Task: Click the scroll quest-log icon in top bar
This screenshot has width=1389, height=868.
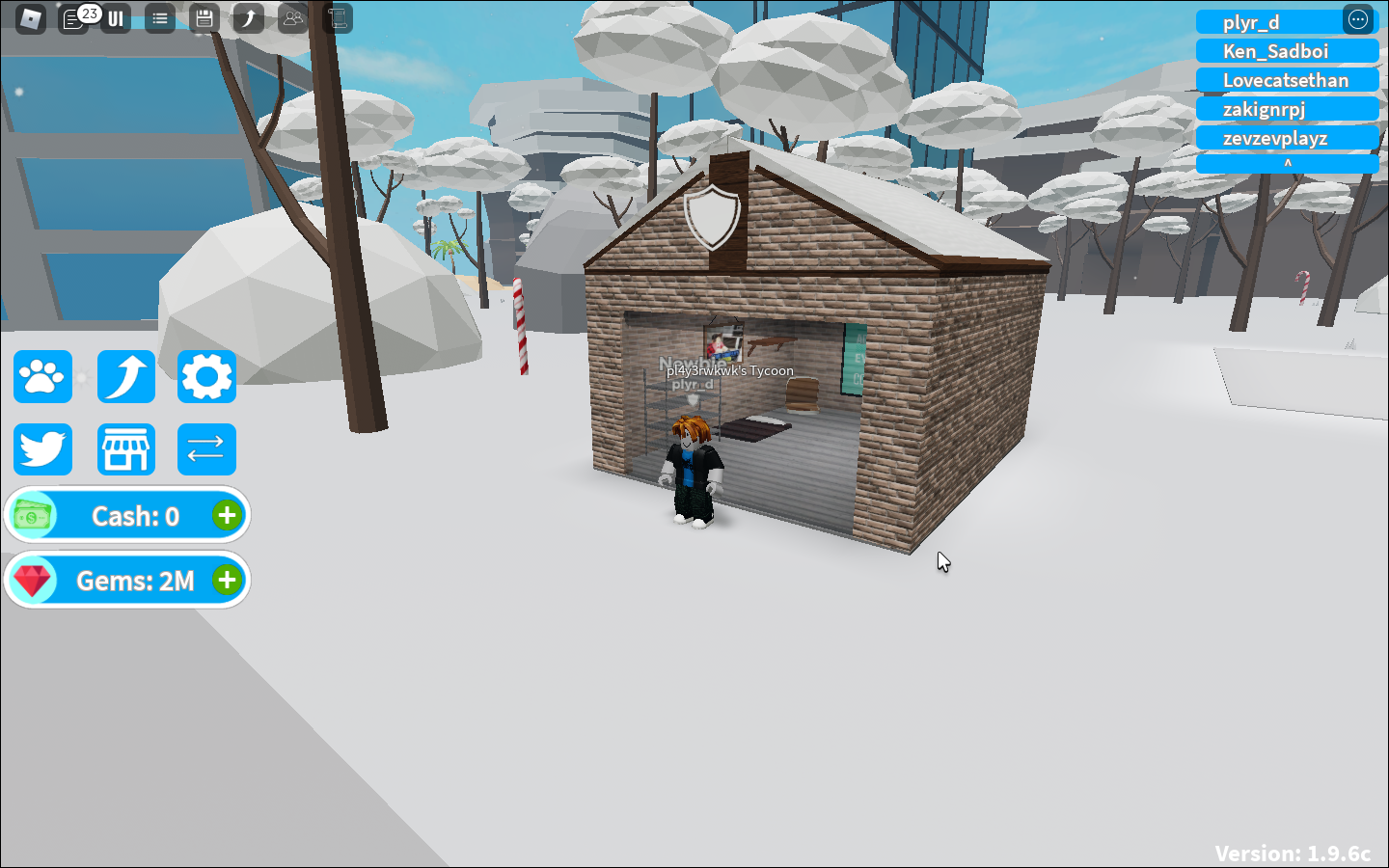Action: pyautogui.click(x=337, y=19)
